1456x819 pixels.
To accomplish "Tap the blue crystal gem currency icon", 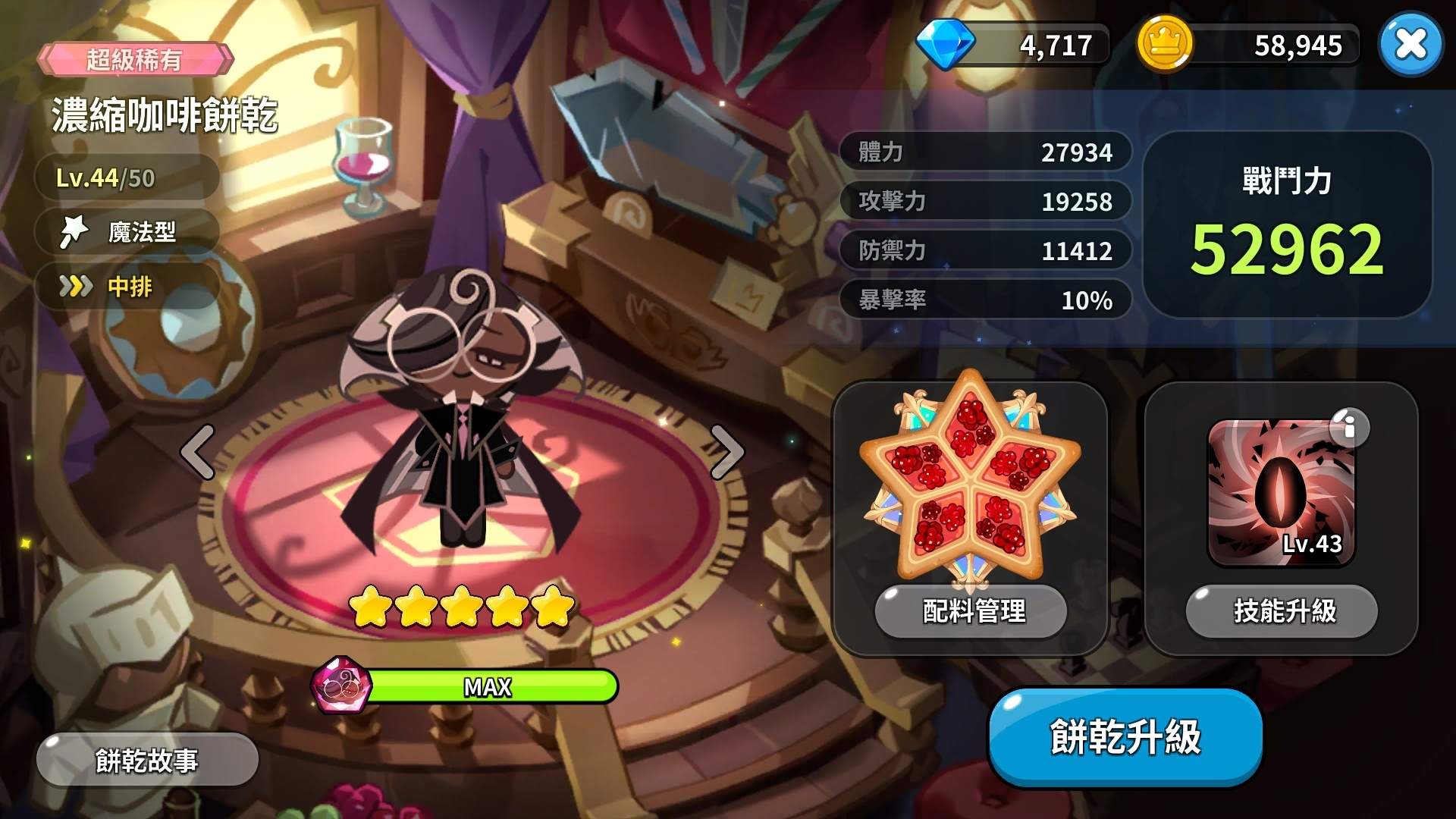I will pyautogui.click(x=945, y=42).
